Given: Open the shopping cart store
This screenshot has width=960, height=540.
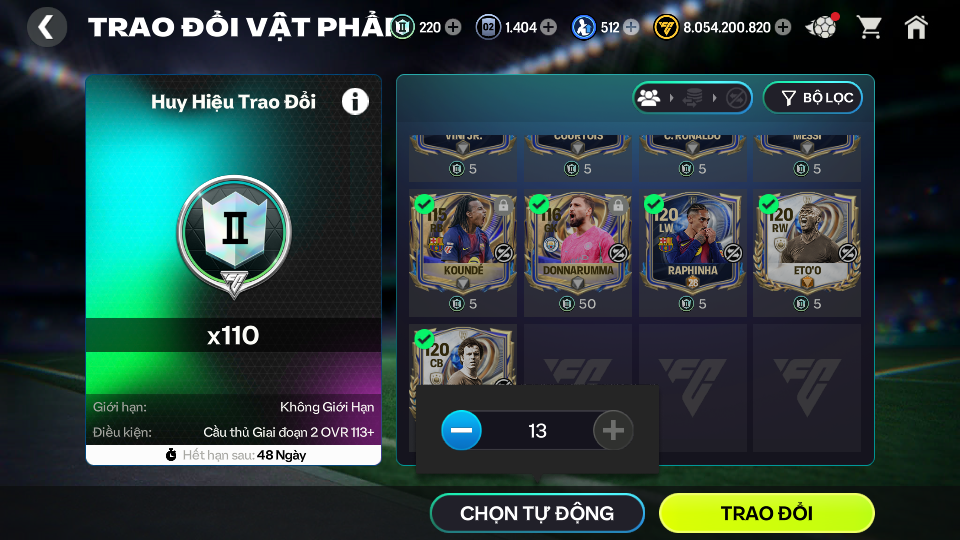Looking at the screenshot, I should pyautogui.click(x=869, y=27).
